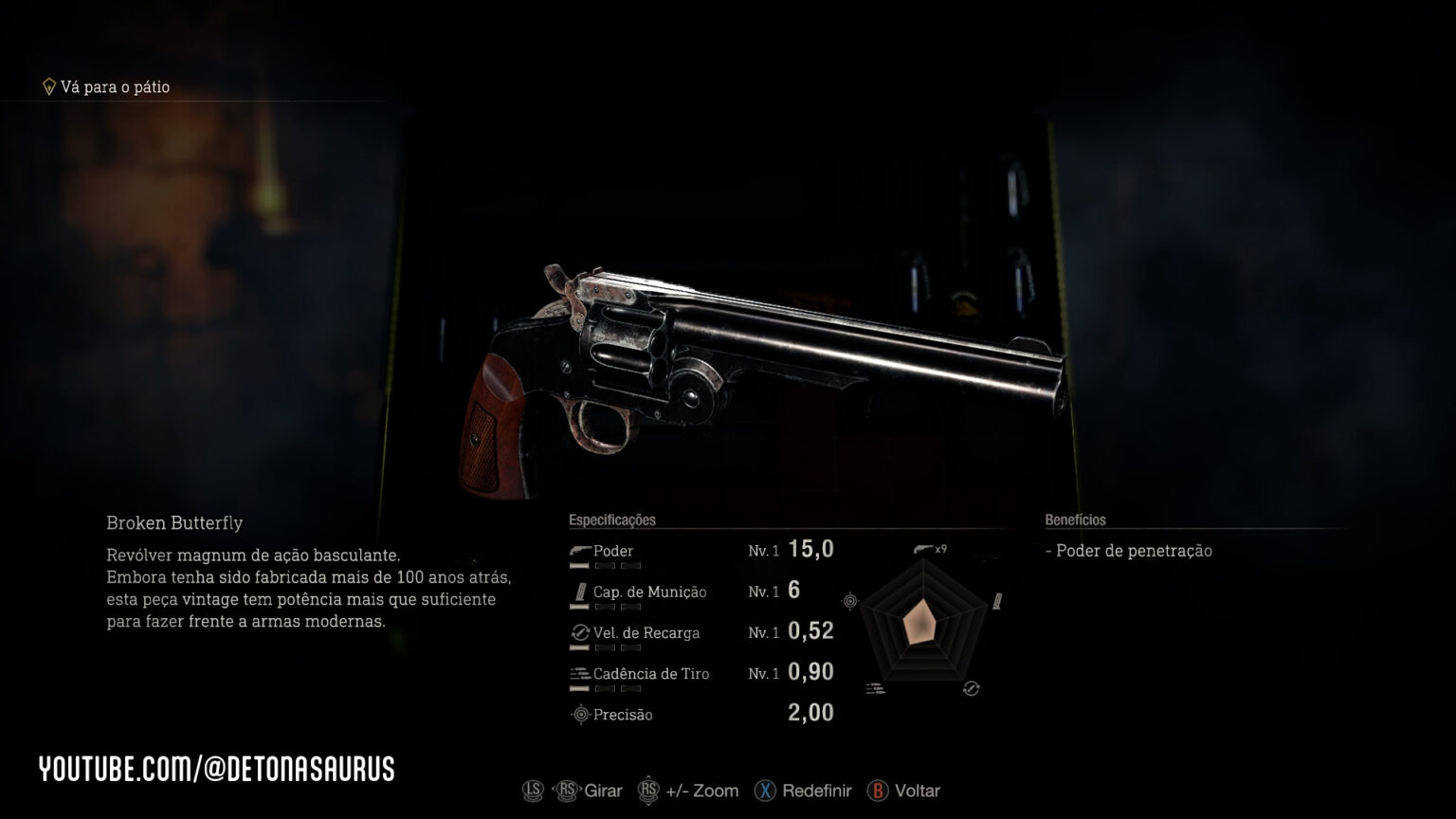Expand the Especificações section

[x=611, y=519]
